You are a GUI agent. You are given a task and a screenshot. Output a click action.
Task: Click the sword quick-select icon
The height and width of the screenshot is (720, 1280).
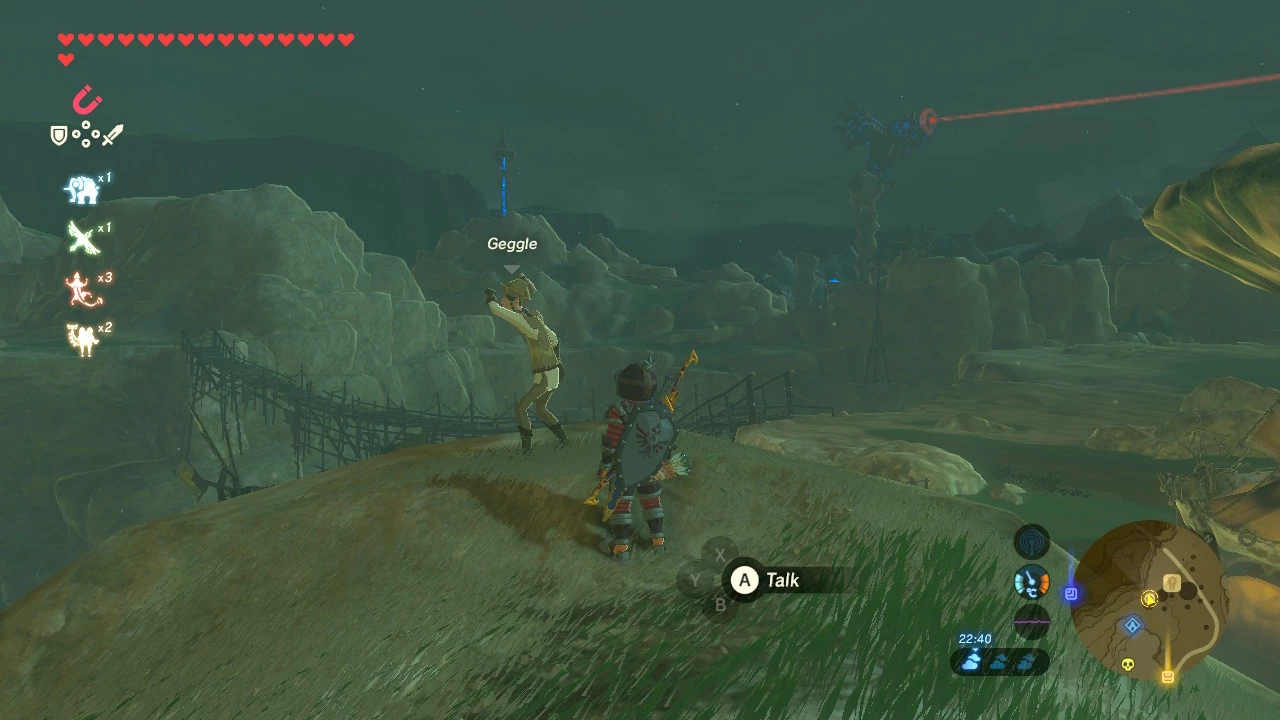click(112, 135)
